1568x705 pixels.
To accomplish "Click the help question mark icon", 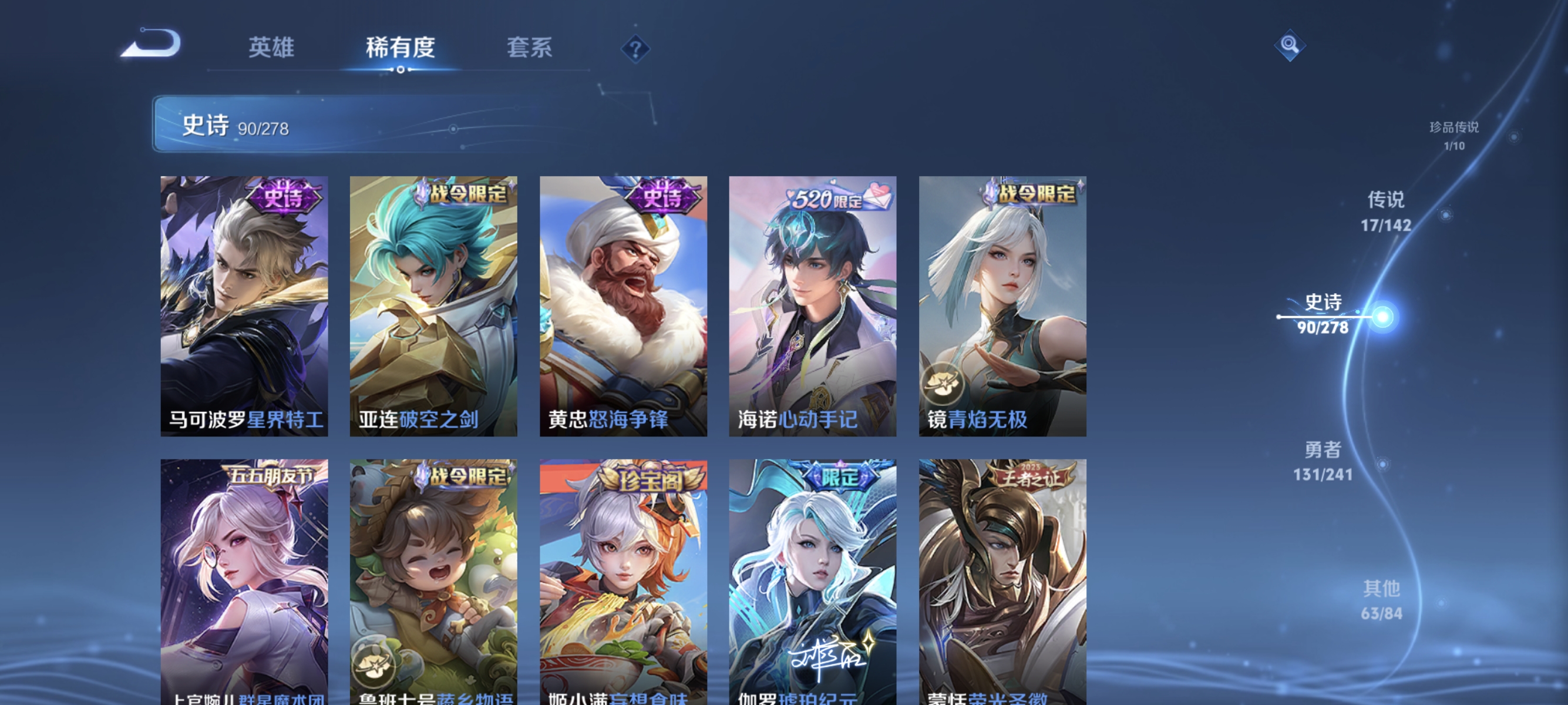I will coord(635,50).
